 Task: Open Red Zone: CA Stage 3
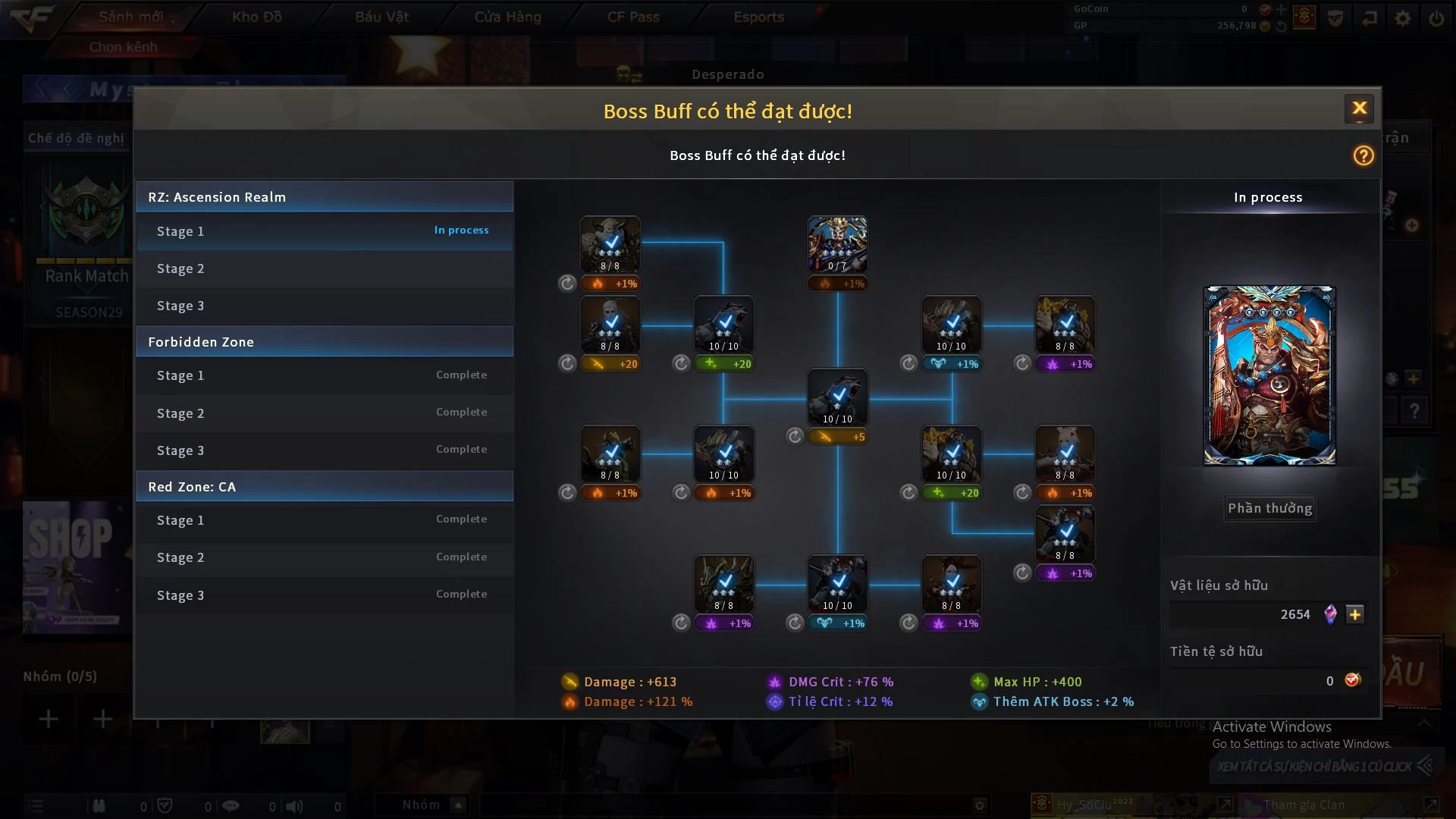click(324, 595)
